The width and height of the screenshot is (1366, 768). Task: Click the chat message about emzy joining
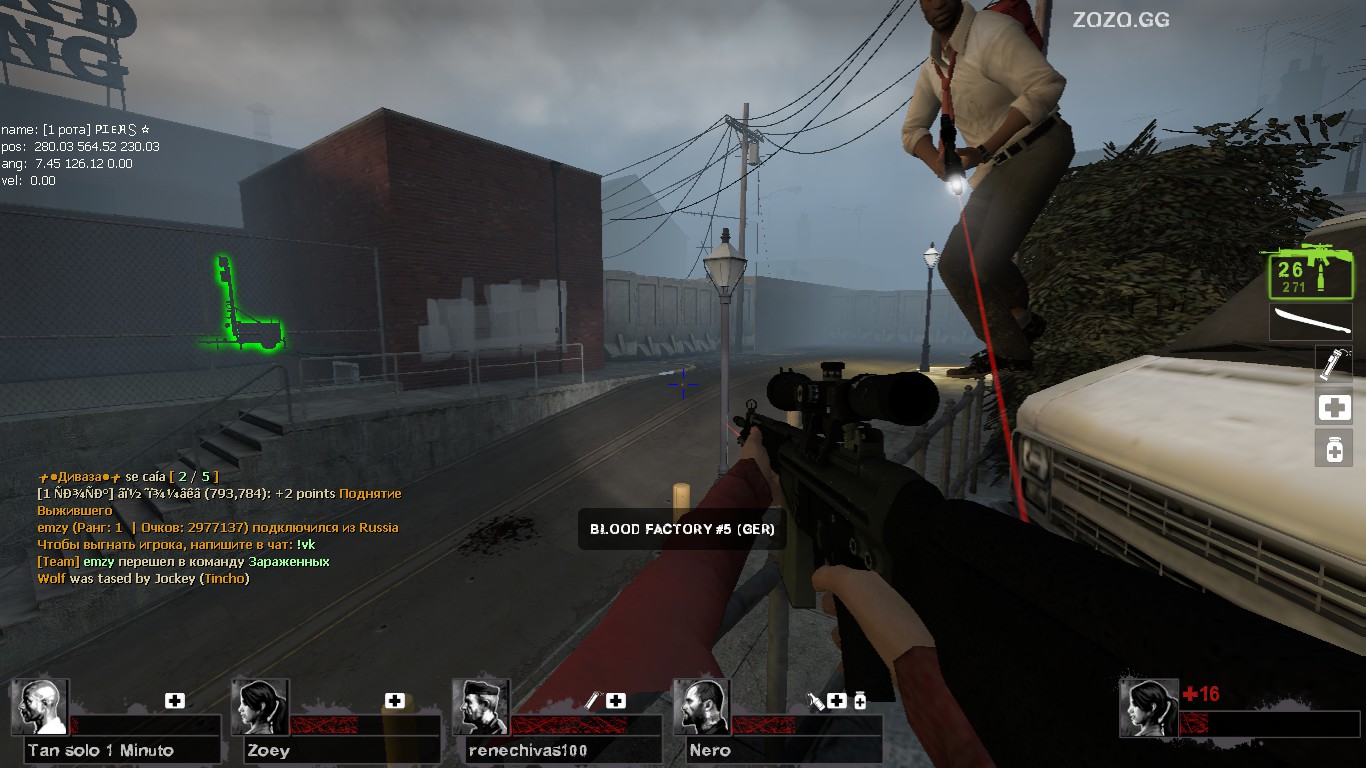coord(218,527)
